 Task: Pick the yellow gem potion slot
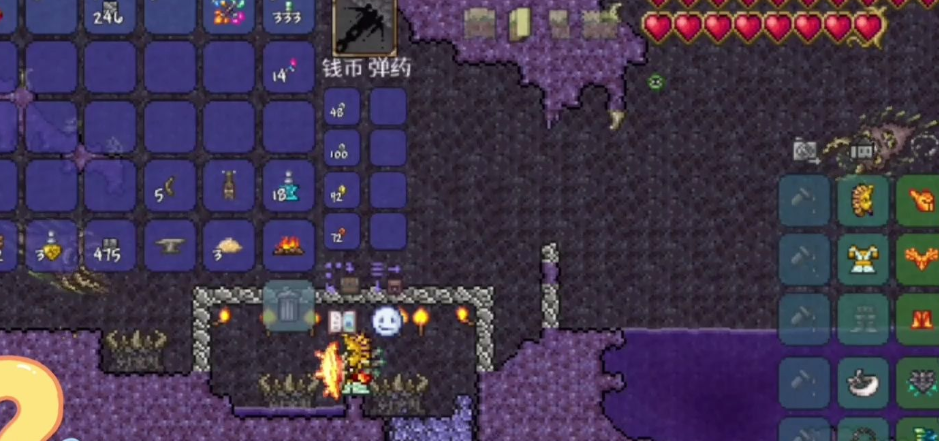click(49, 245)
